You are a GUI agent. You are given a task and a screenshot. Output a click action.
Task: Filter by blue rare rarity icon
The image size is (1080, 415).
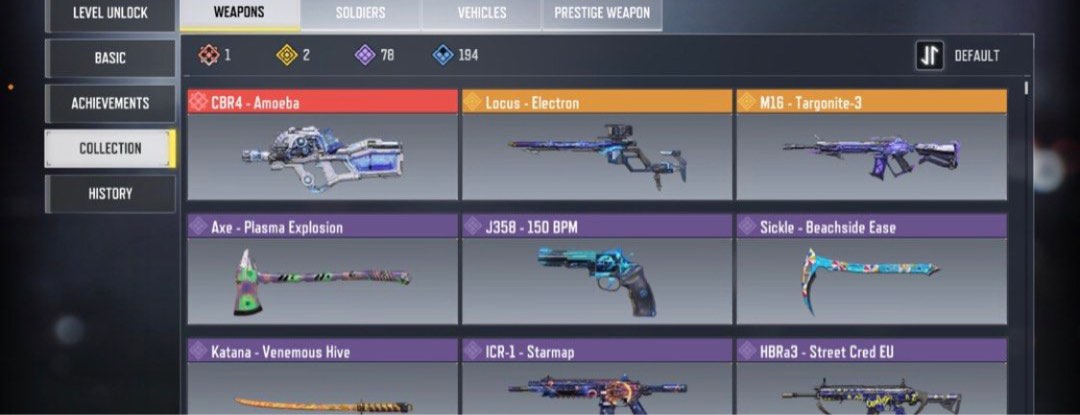pos(443,55)
